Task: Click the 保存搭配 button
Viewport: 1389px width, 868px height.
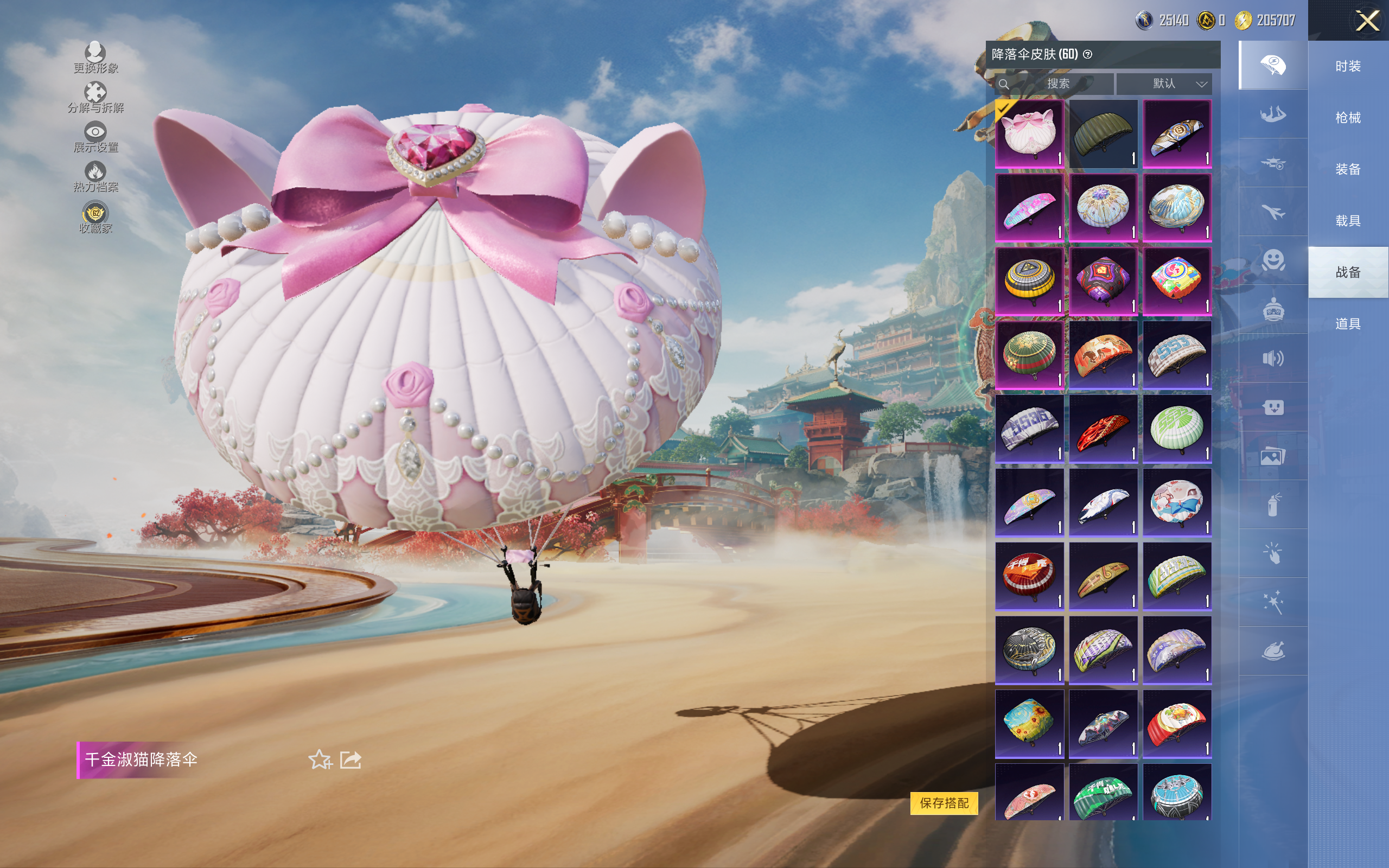Action: pyautogui.click(x=944, y=802)
